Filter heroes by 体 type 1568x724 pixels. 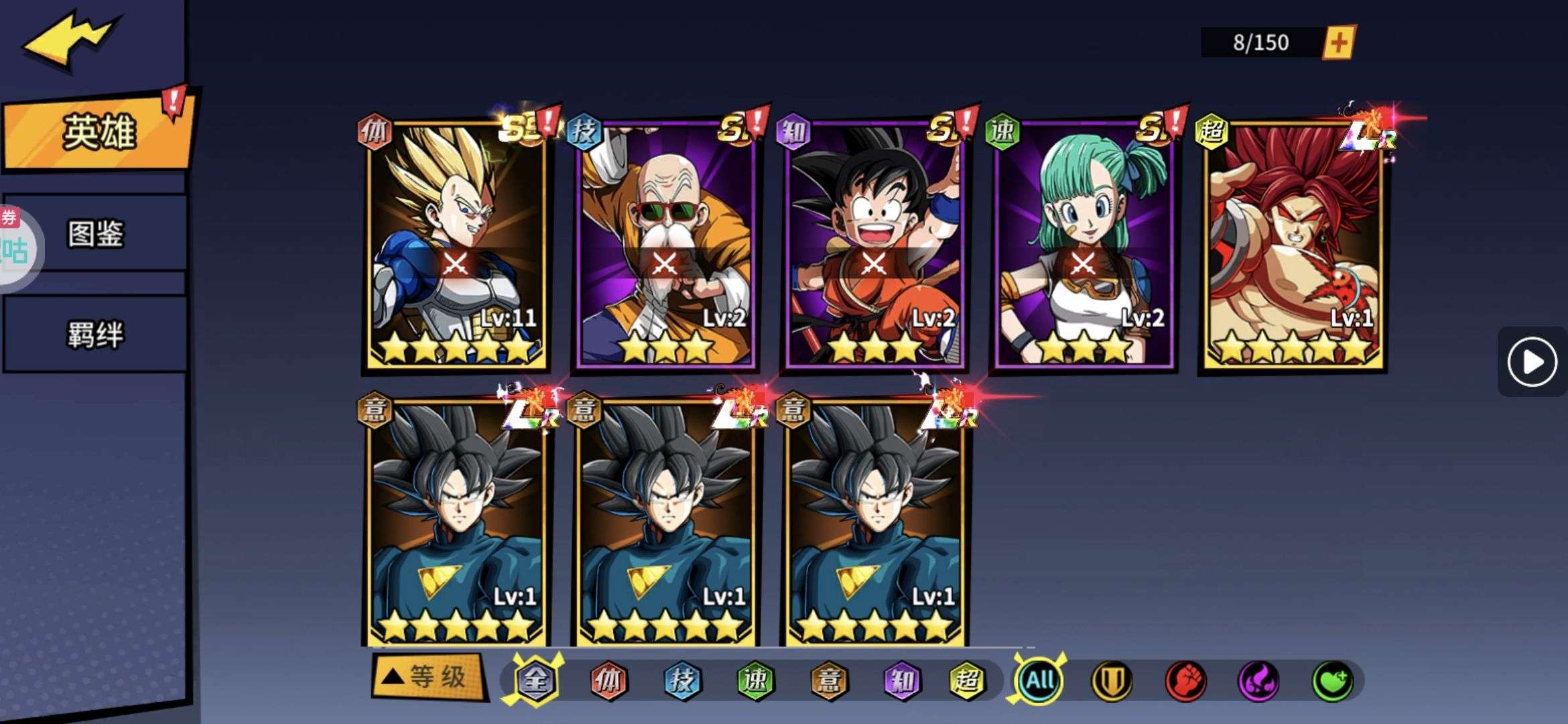[x=608, y=680]
